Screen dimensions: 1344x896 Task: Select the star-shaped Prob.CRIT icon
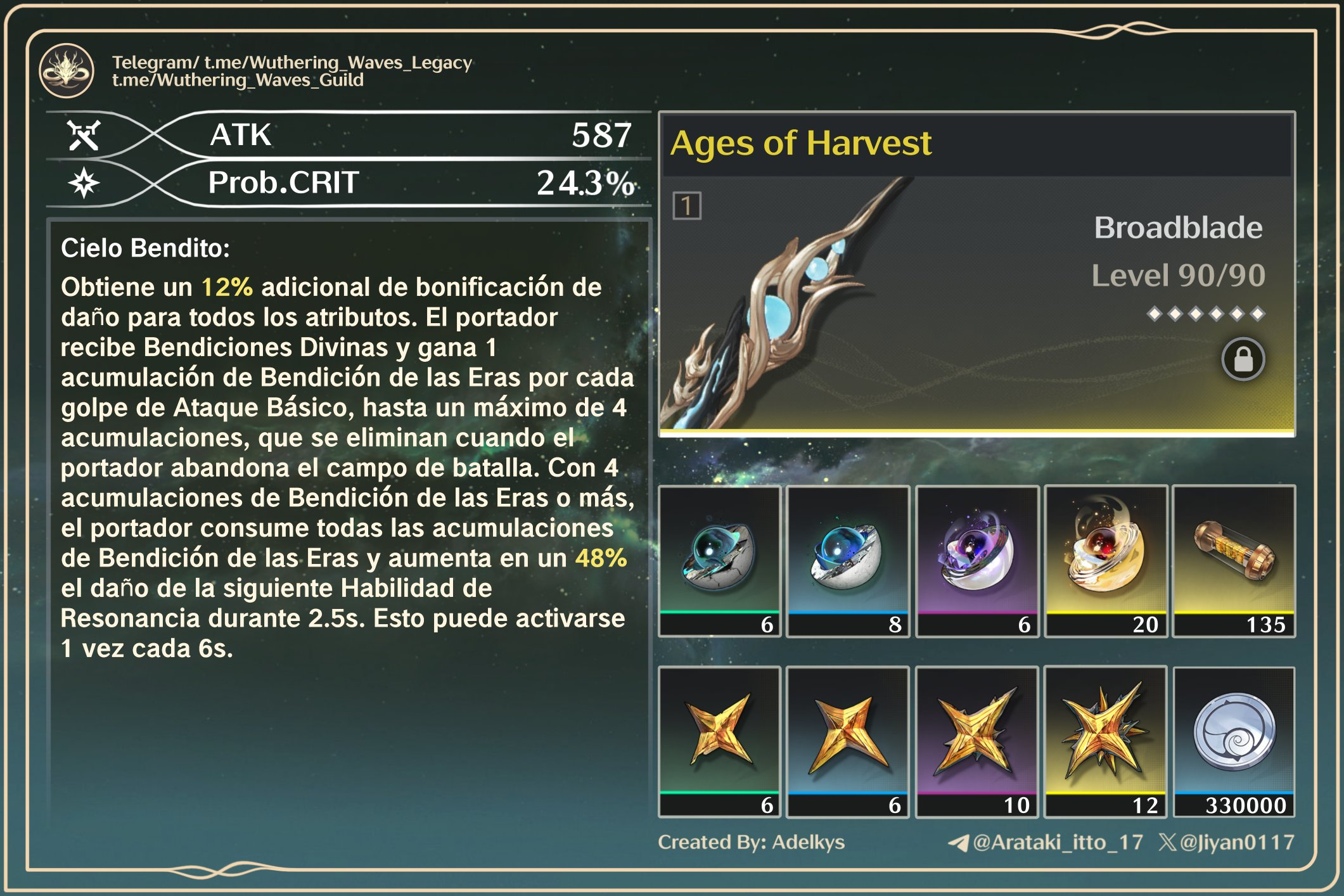[86, 183]
